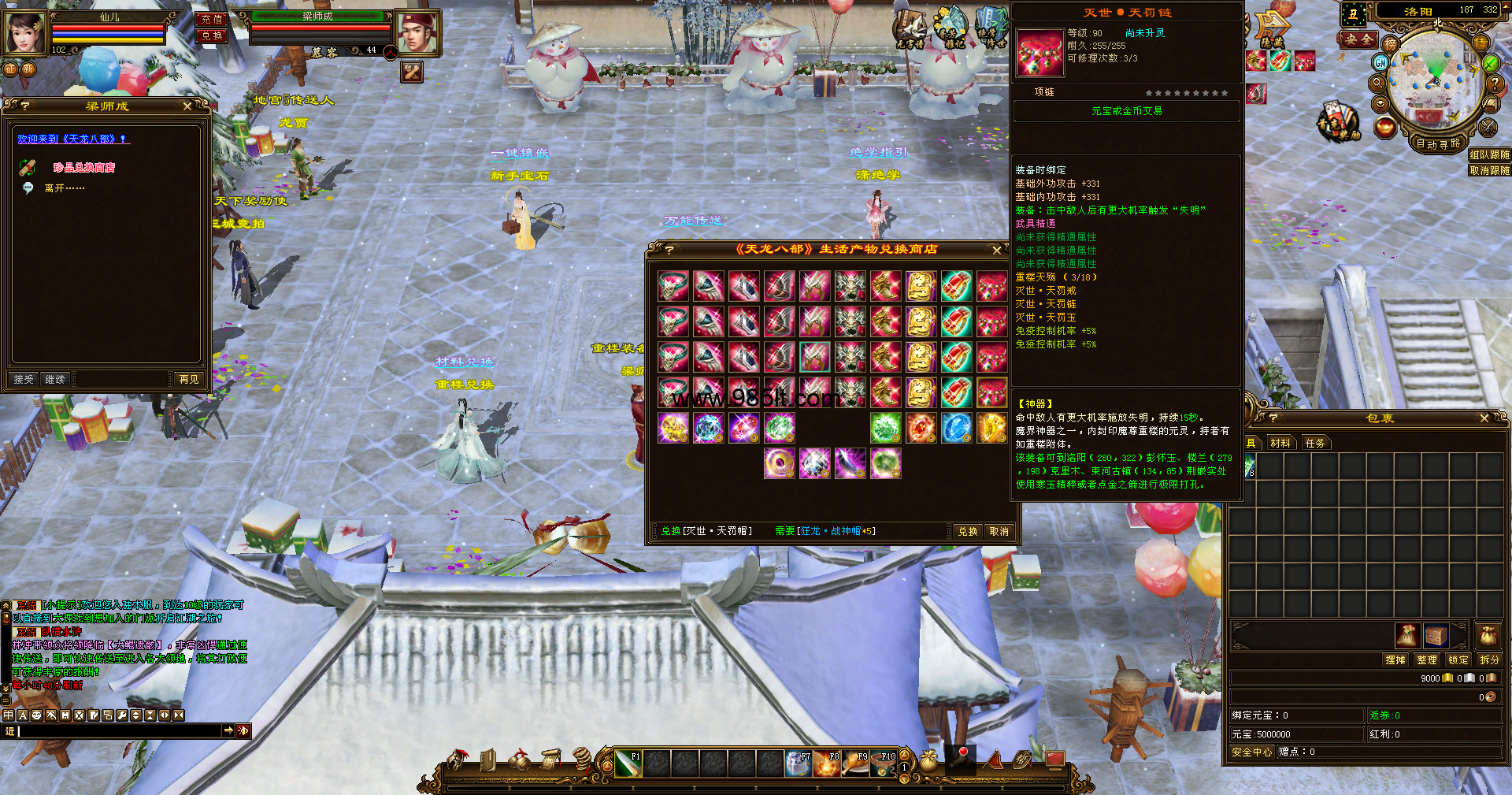Open 安全中心 in the bag panel
The height and width of the screenshot is (795, 1512).
[1251, 752]
